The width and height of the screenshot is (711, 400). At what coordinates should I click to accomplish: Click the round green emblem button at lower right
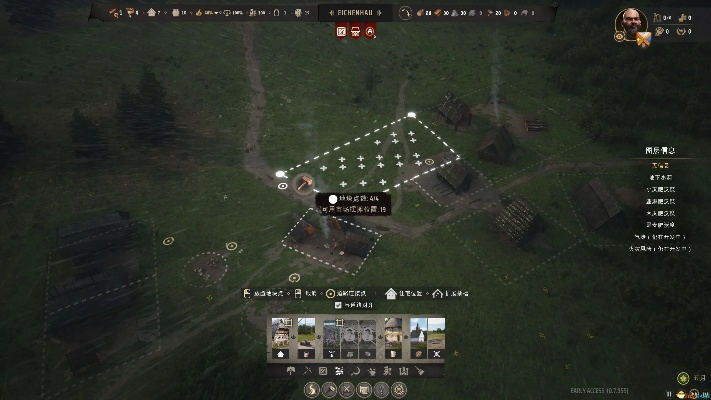coord(683,378)
